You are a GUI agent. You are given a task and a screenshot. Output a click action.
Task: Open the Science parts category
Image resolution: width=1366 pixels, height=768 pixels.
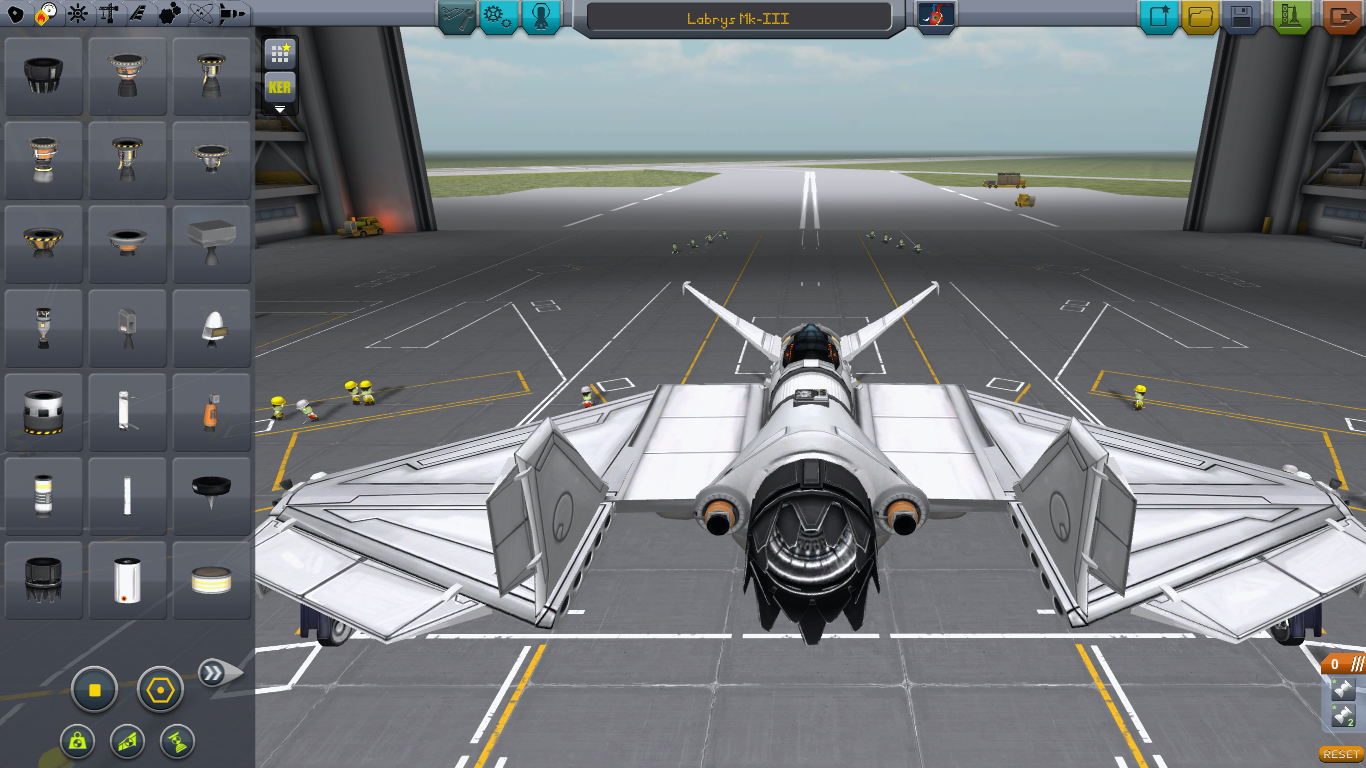(201, 14)
